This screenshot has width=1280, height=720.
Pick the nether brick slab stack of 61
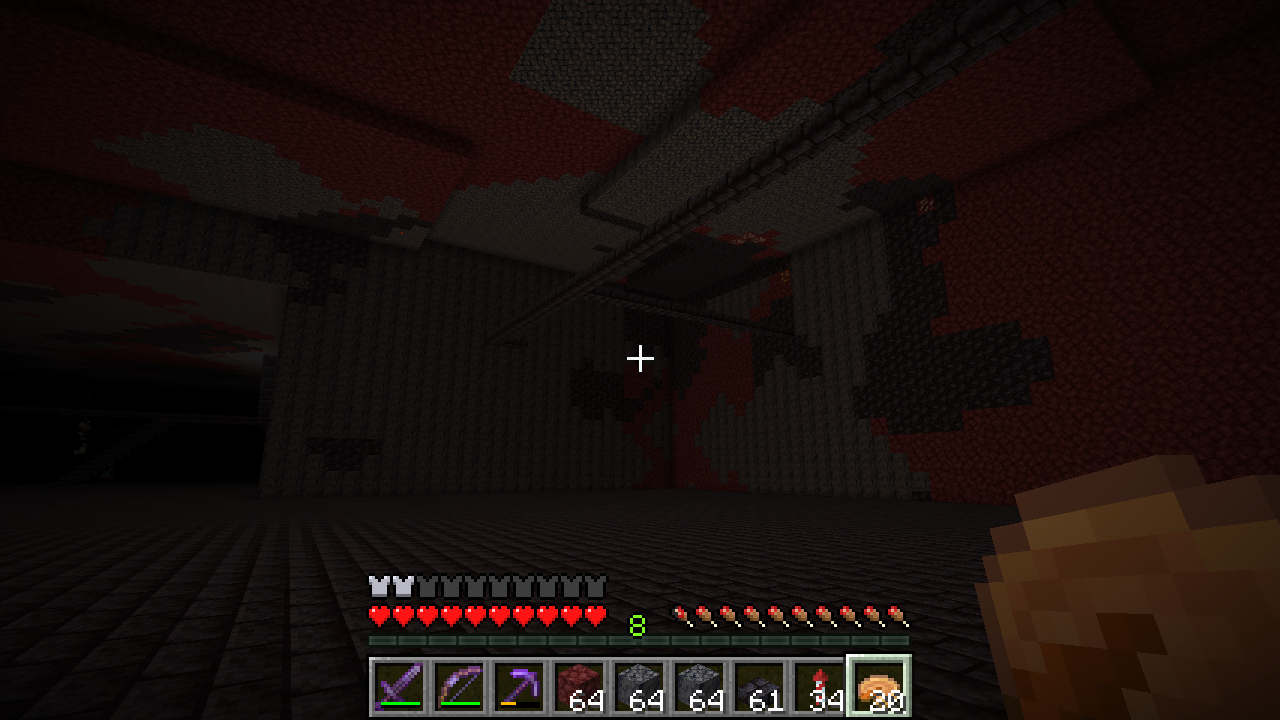759,686
